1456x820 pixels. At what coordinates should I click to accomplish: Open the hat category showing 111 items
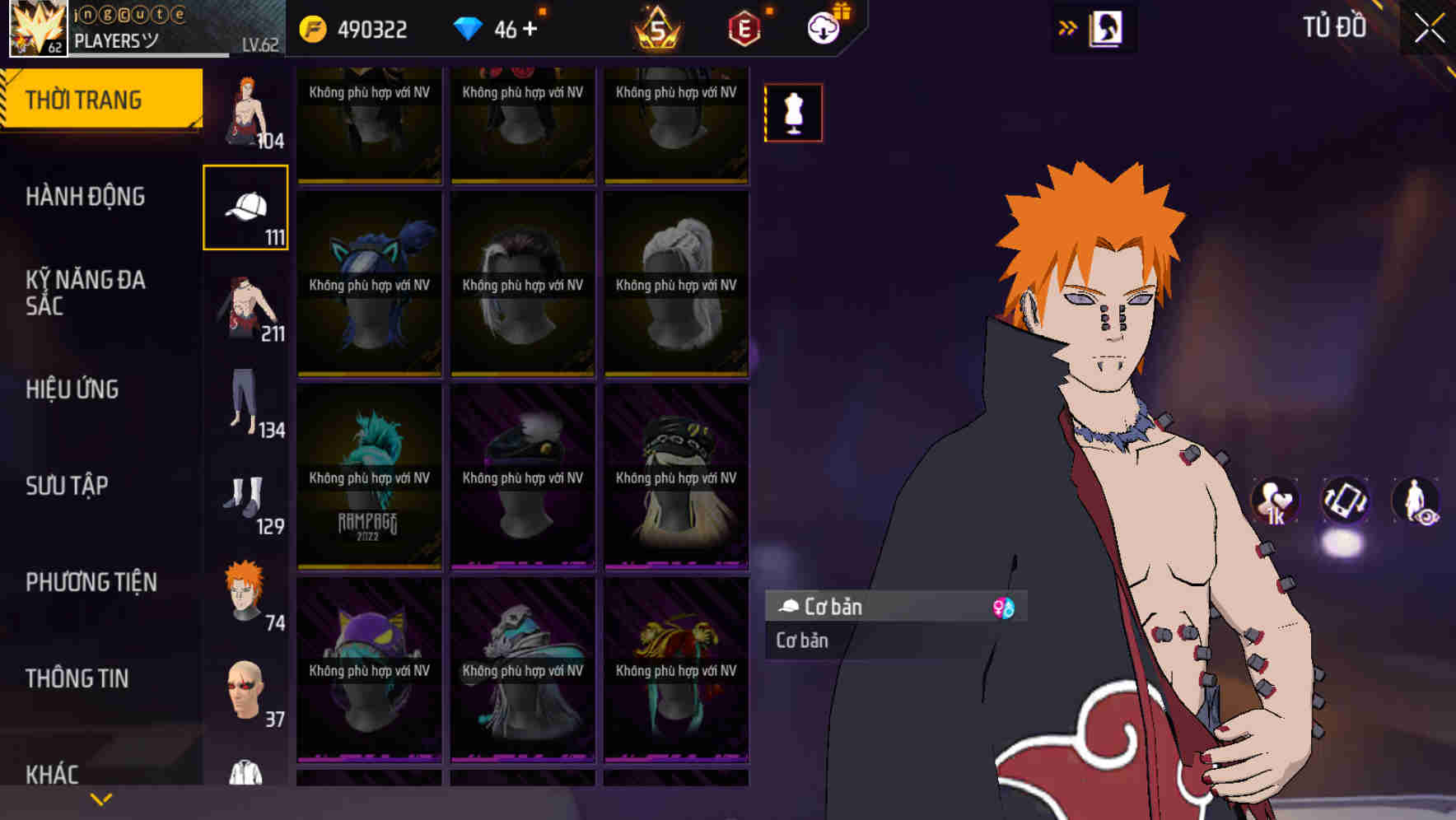245,206
